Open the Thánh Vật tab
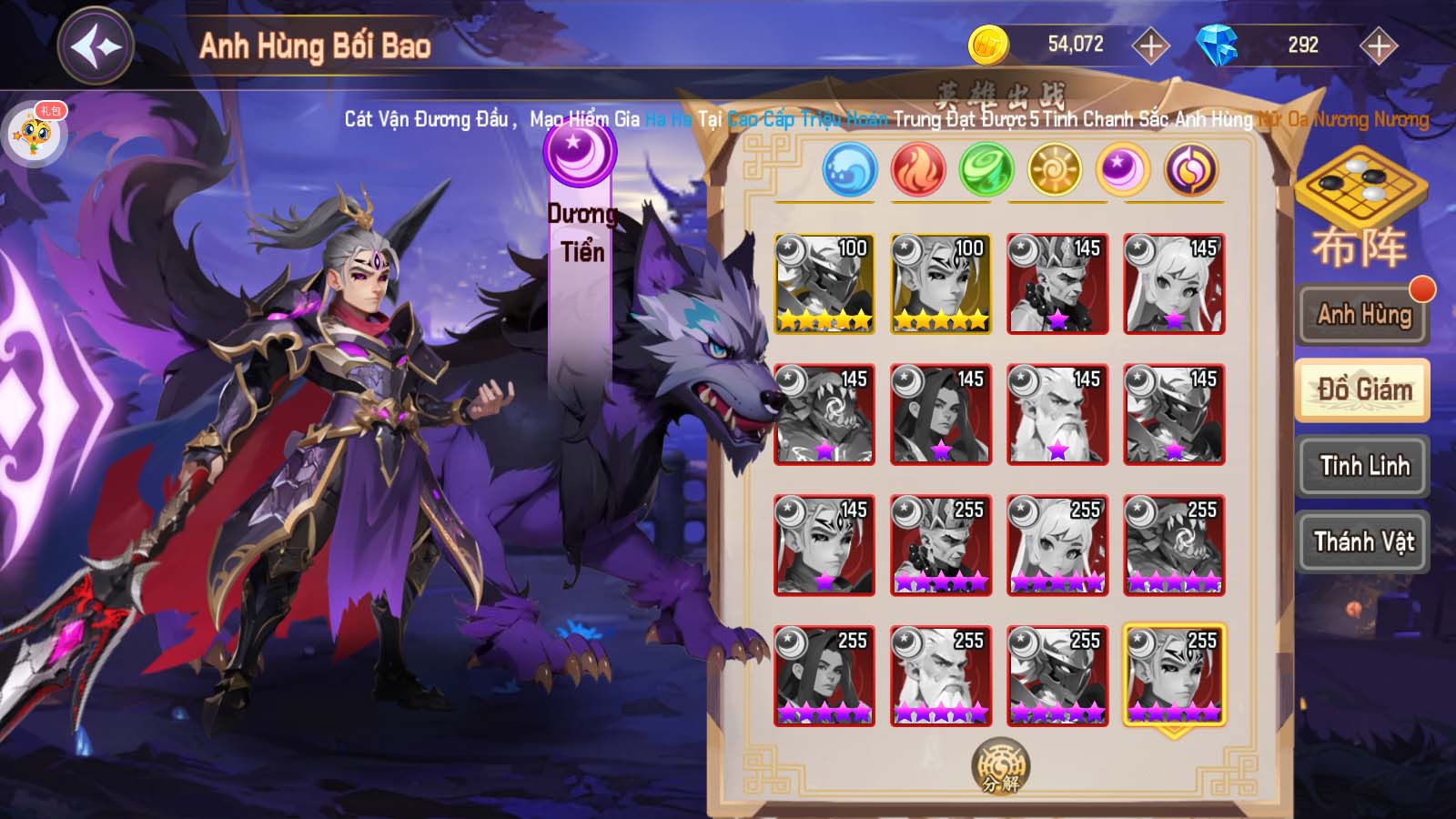This screenshot has width=1456, height=819. pyautogui.click(x=1363, y=542)
